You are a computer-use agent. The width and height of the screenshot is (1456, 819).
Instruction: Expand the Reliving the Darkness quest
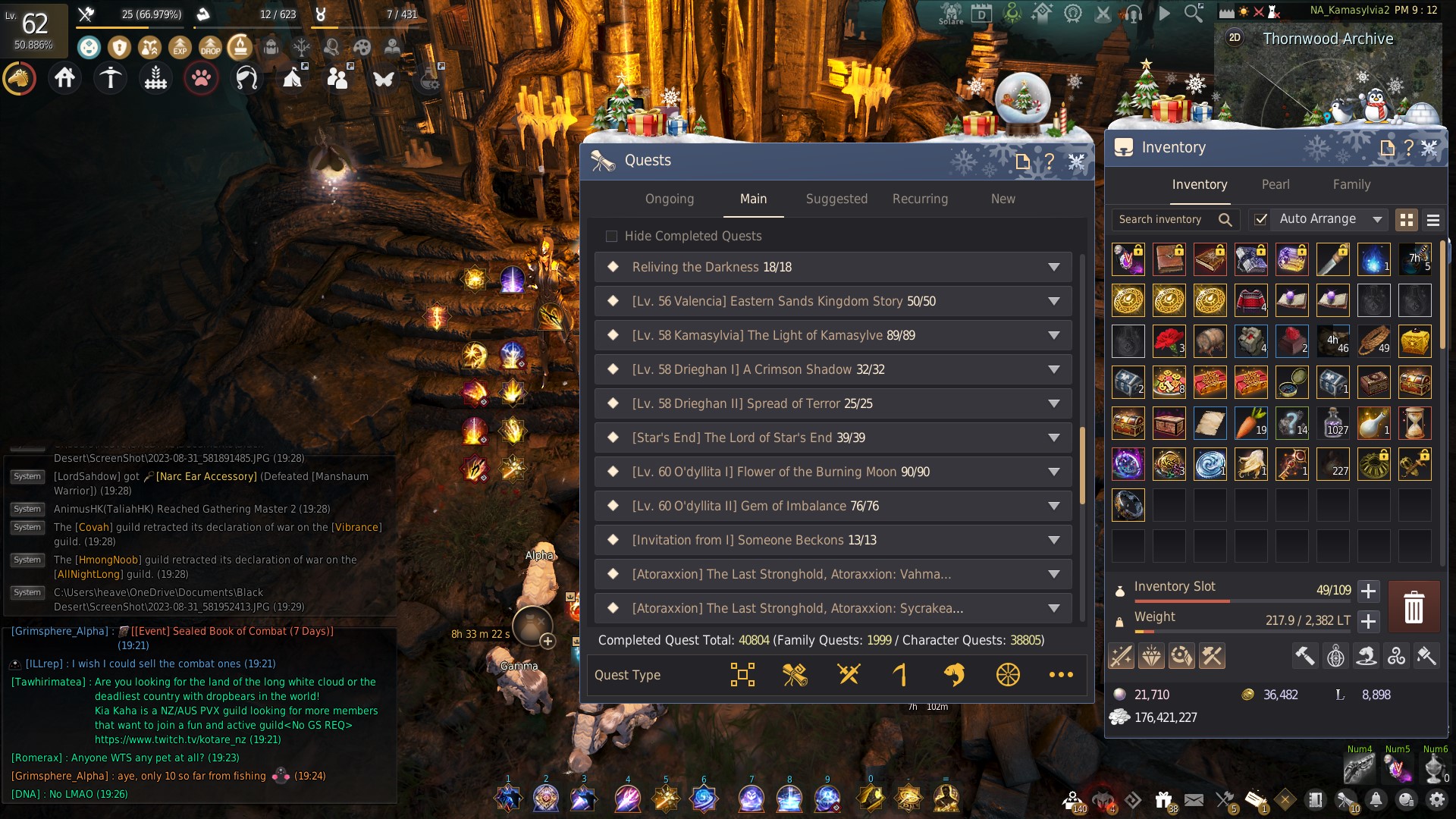[1053, 267]
